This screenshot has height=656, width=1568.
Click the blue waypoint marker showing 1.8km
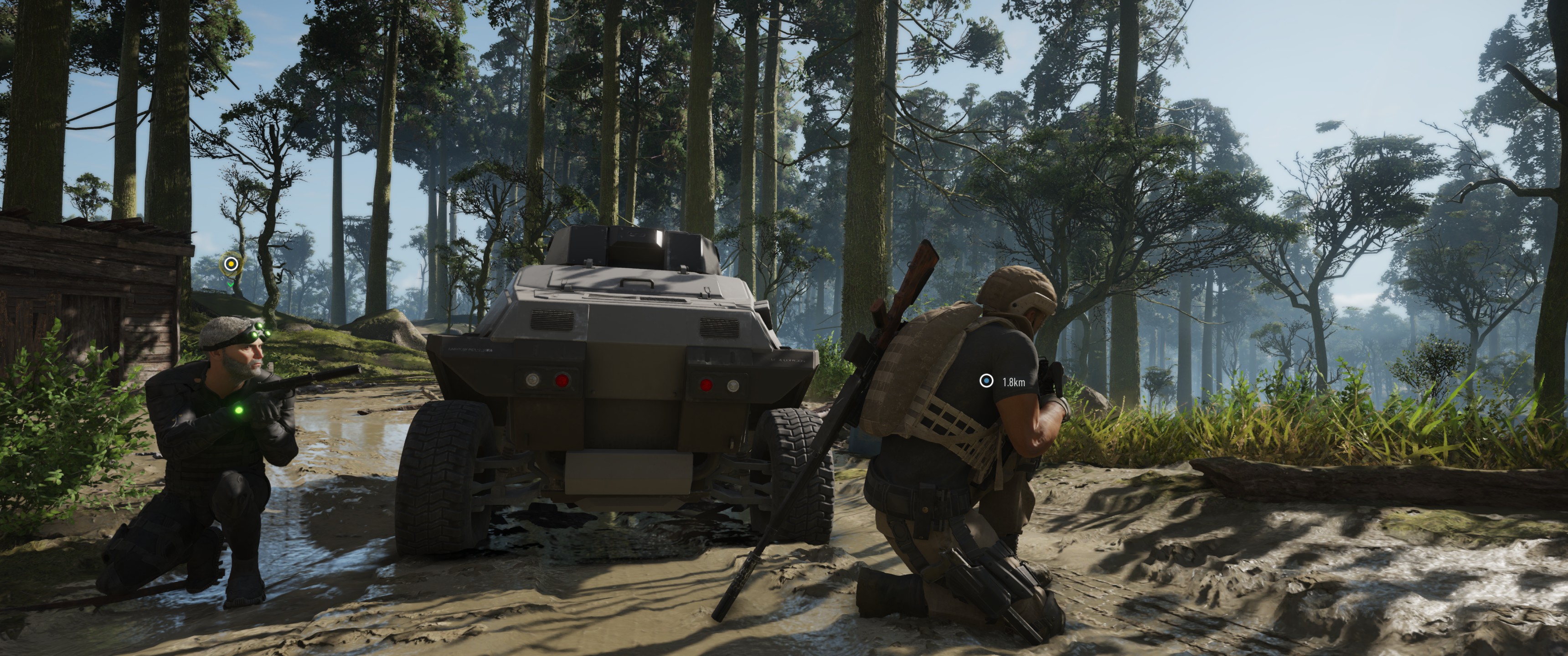986,381
